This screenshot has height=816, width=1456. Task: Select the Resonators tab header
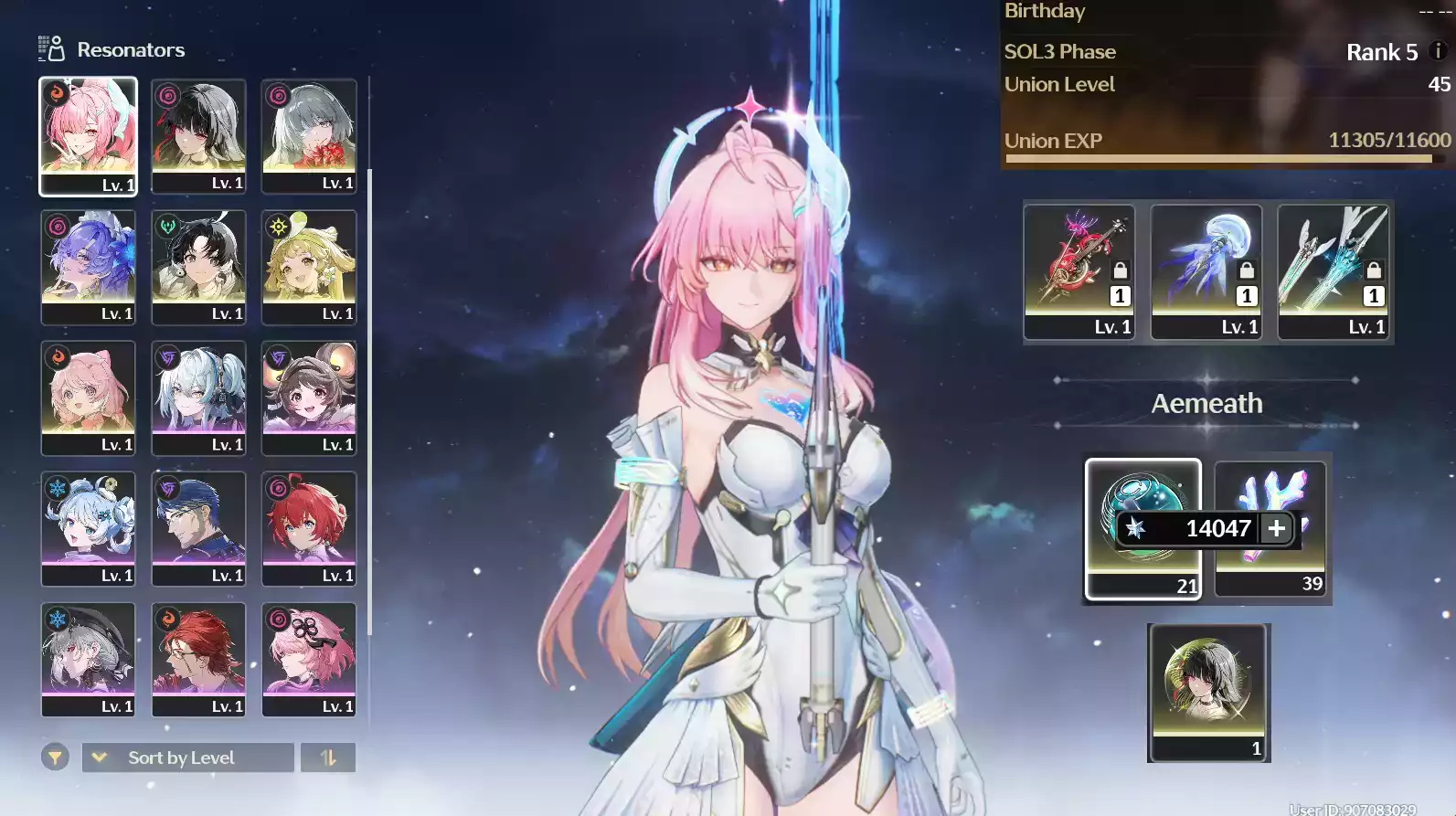pyautogui.click(x=131, y=49)
